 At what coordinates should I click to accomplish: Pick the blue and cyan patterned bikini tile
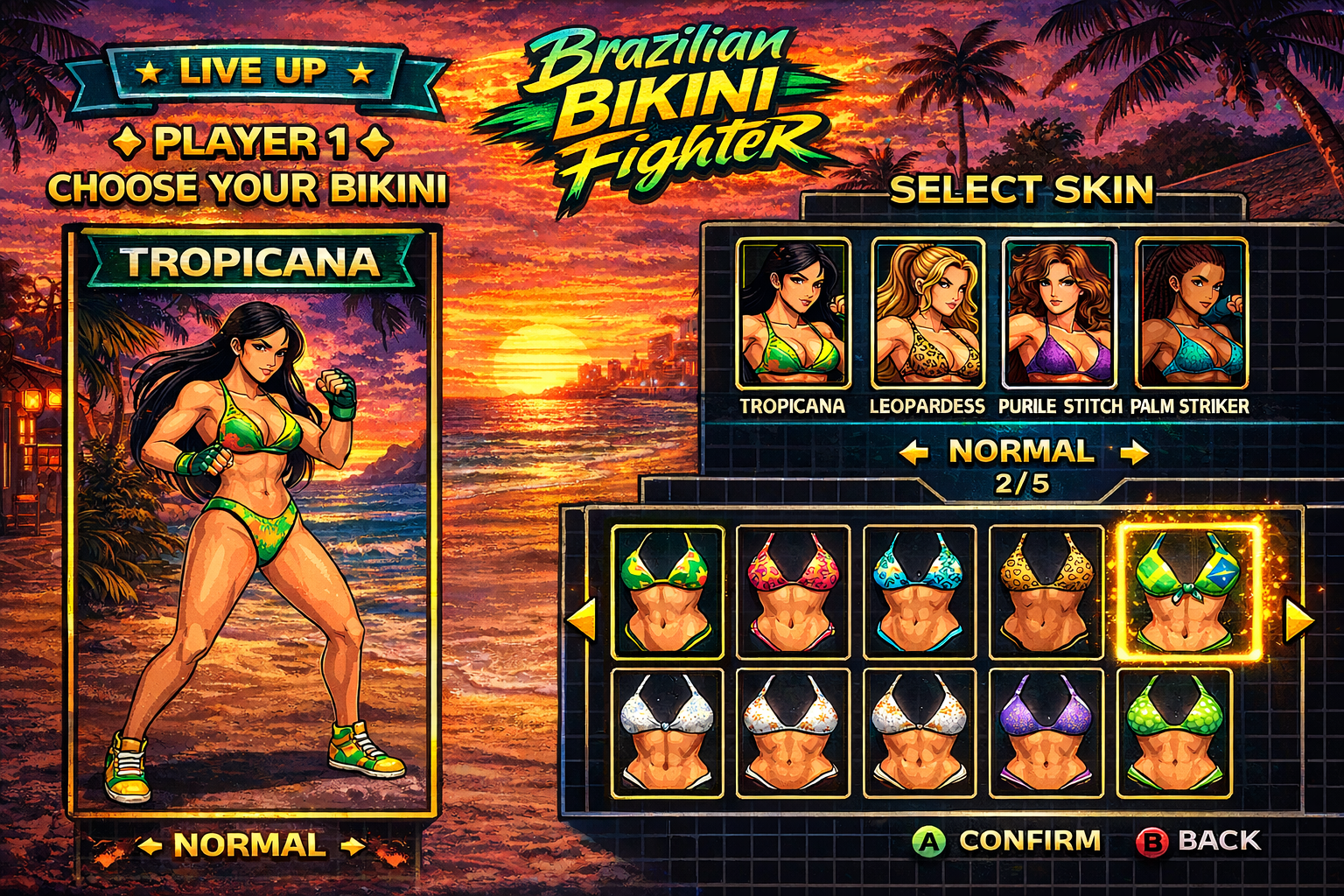click(919, 591)
